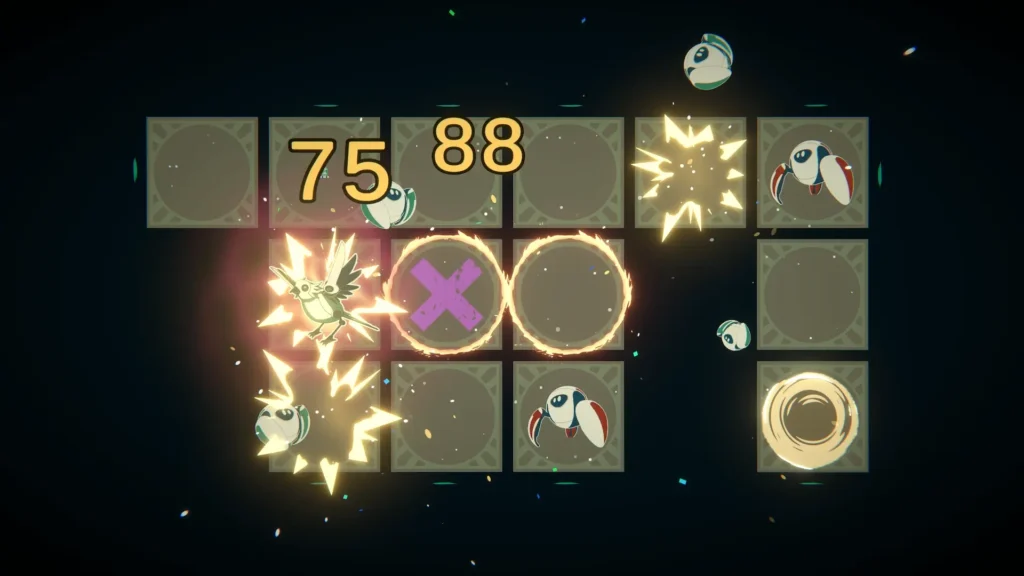Select the tile with the glowing golden orb
Viewport: 1024px width, 576px height.
pyautogui.click(x=812, y=416)
